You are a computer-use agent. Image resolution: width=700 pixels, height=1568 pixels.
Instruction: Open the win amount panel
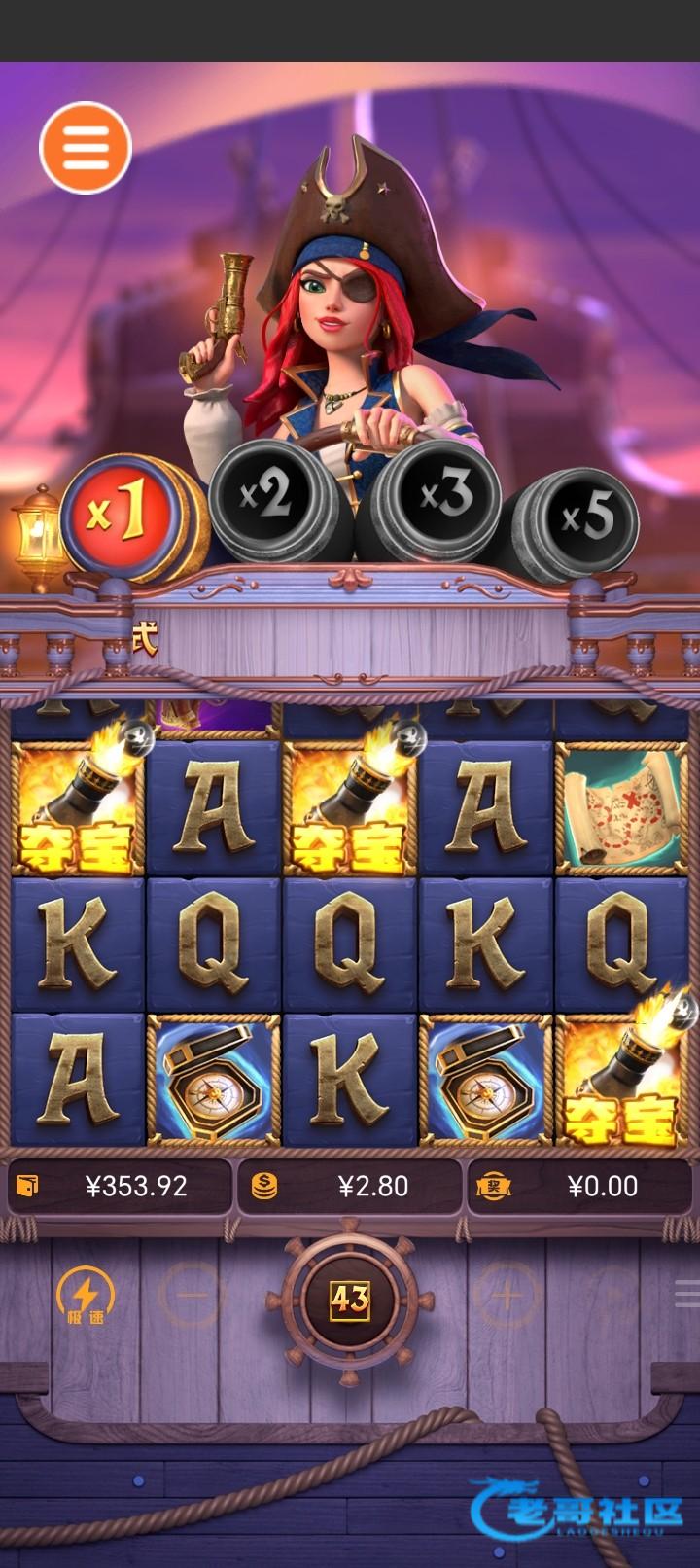[x=581, y=1186]
